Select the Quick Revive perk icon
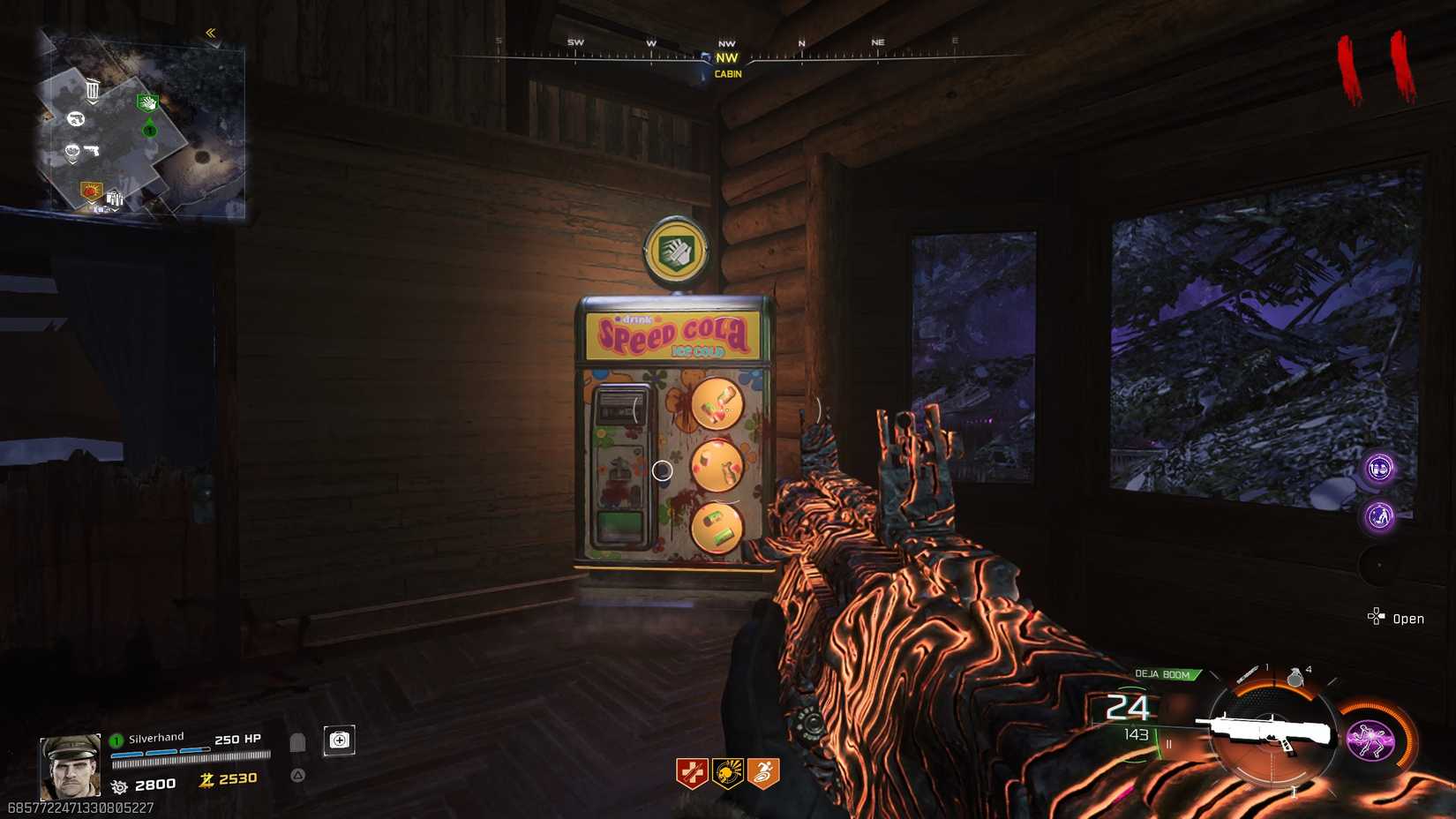The width and height of the screenshot is (1456, 819). 691,770
